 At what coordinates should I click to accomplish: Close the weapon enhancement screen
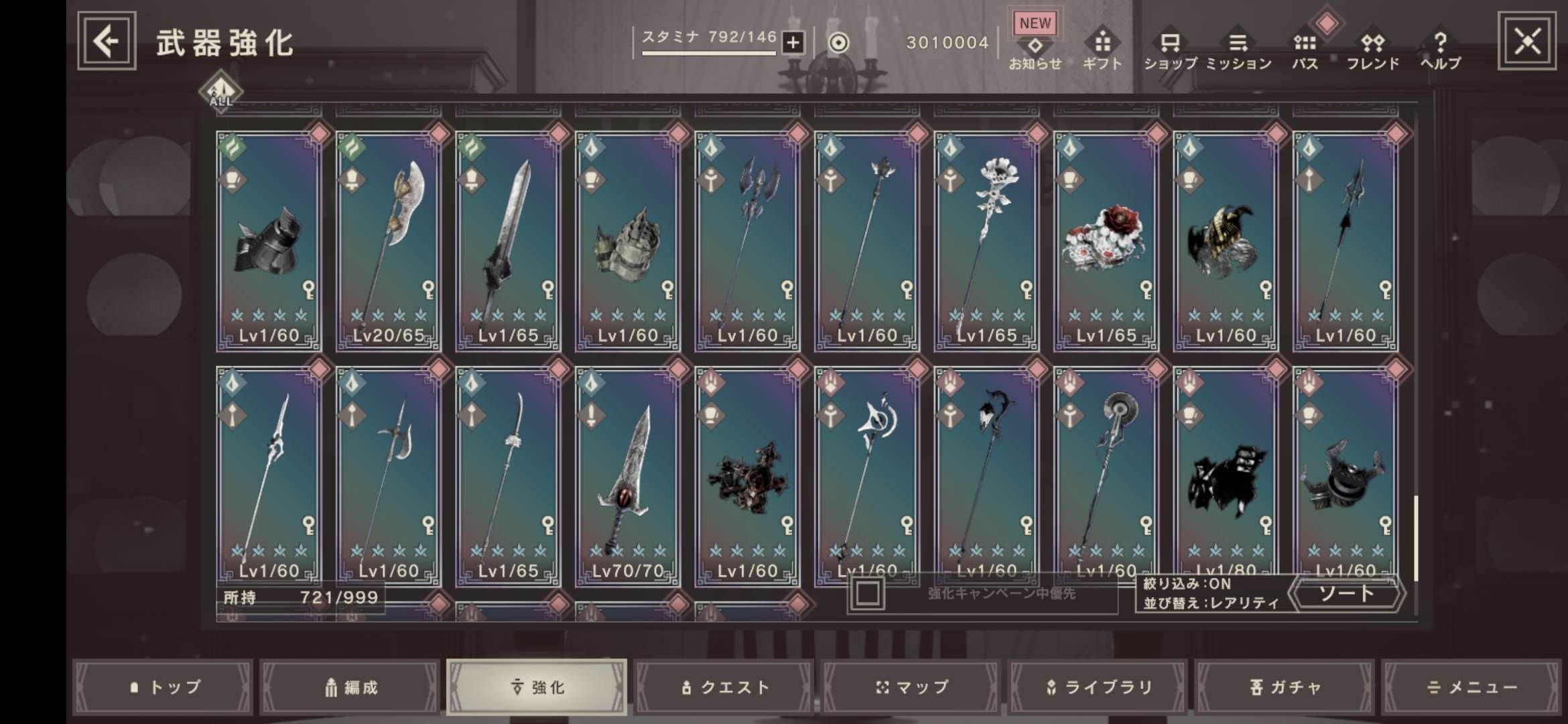point(1526,42)
